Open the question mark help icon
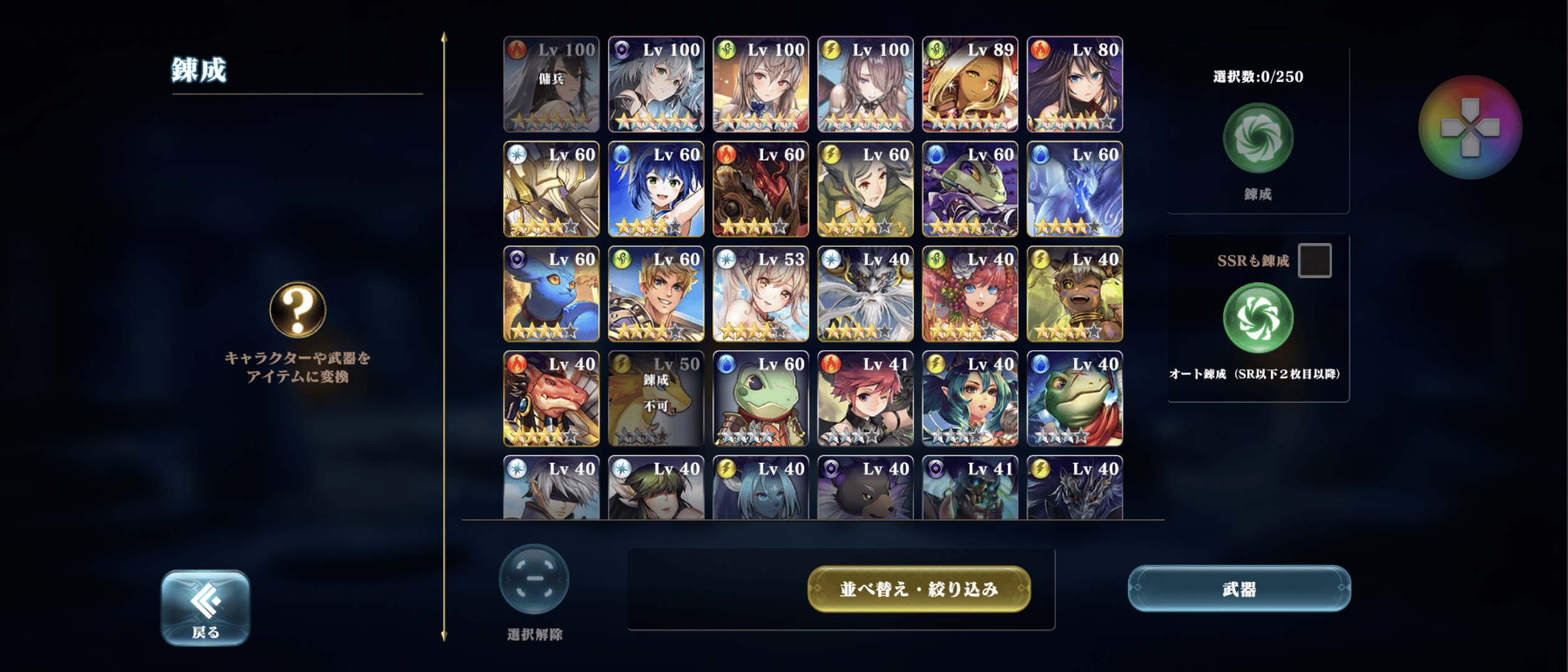1568x672 pixels. coord(297,310)
